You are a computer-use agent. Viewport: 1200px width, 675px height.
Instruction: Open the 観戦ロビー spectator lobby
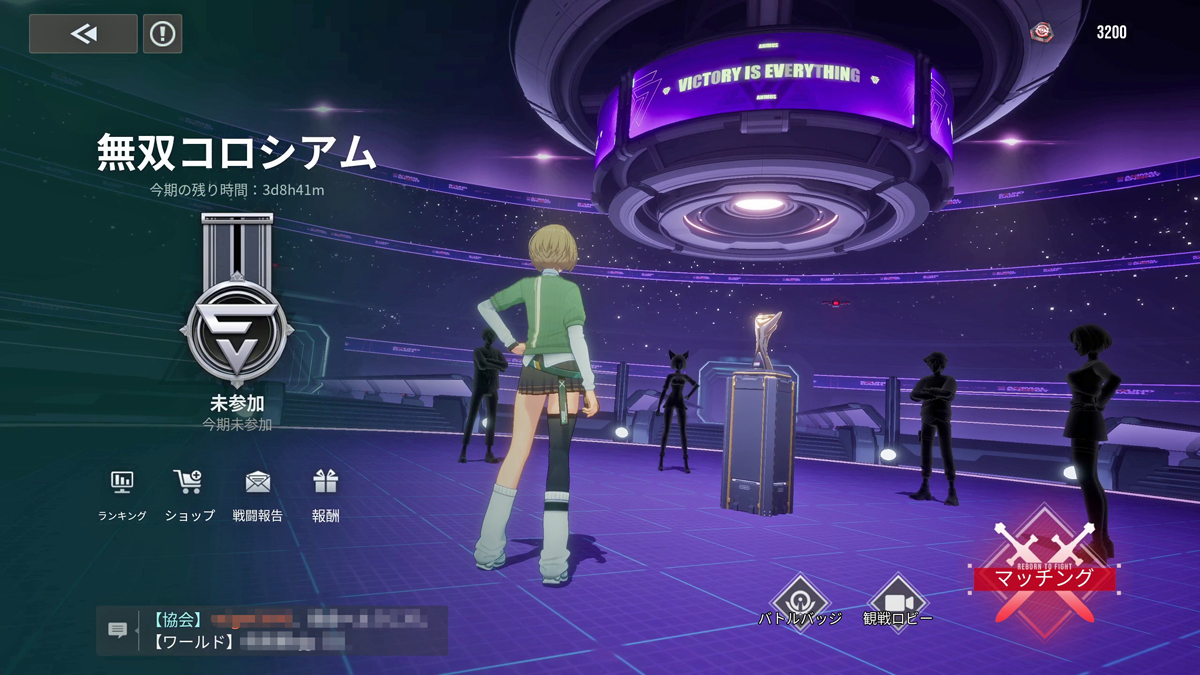897,602
